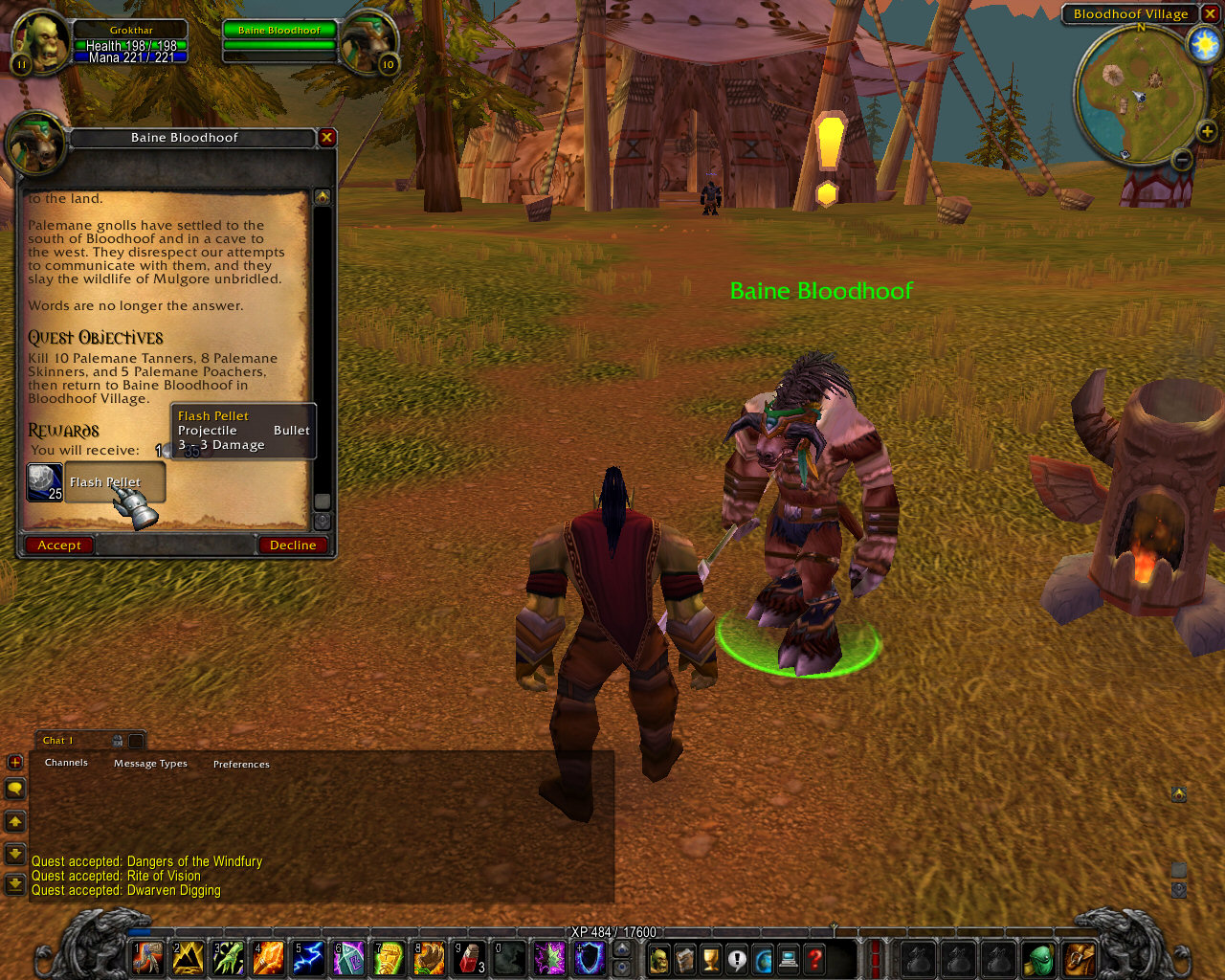The image size is (1225, 980).
Task: Open the world map globe icon
Action: click(764, 958)
